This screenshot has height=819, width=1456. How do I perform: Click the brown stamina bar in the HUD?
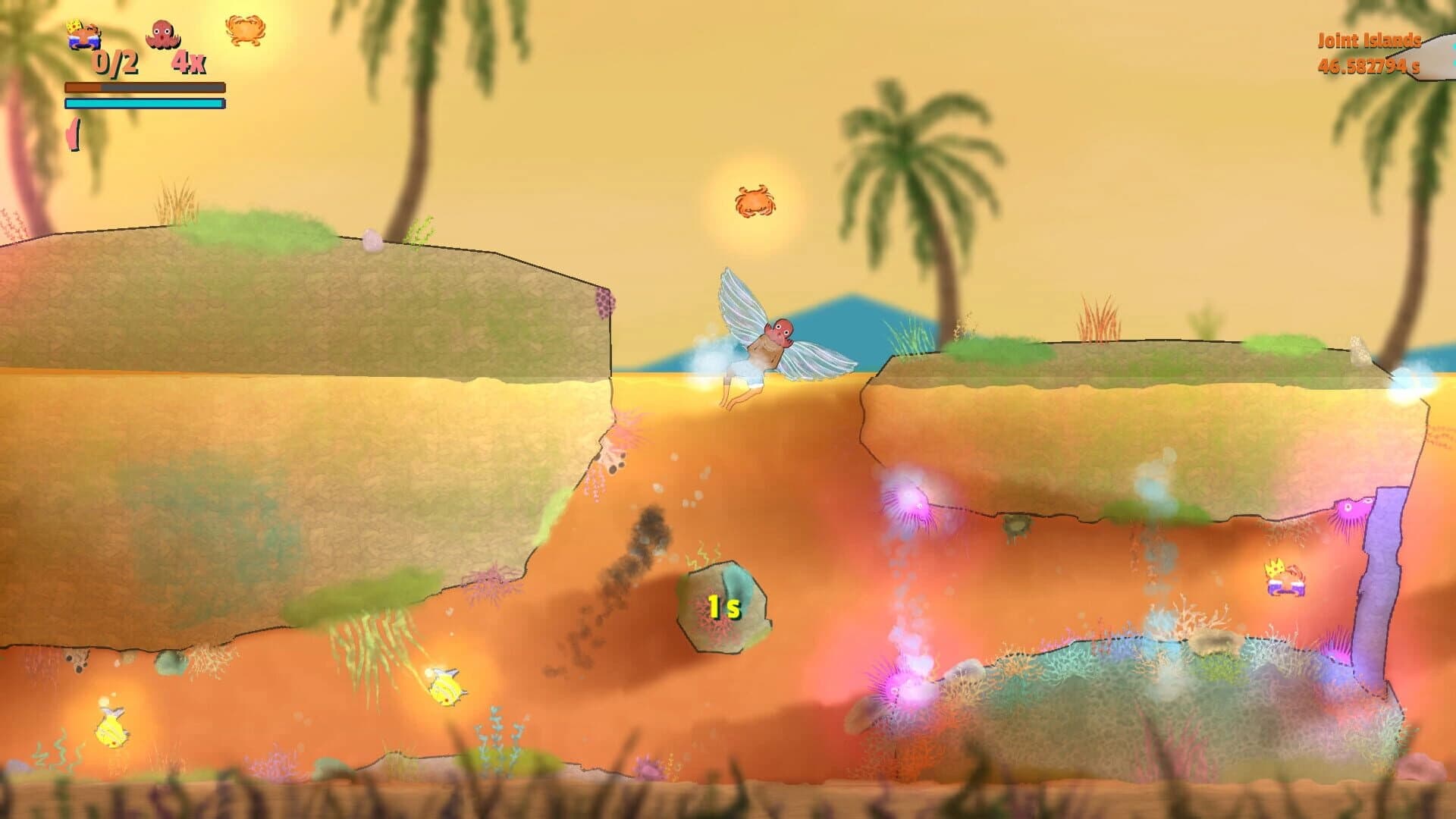pos(144,89)
